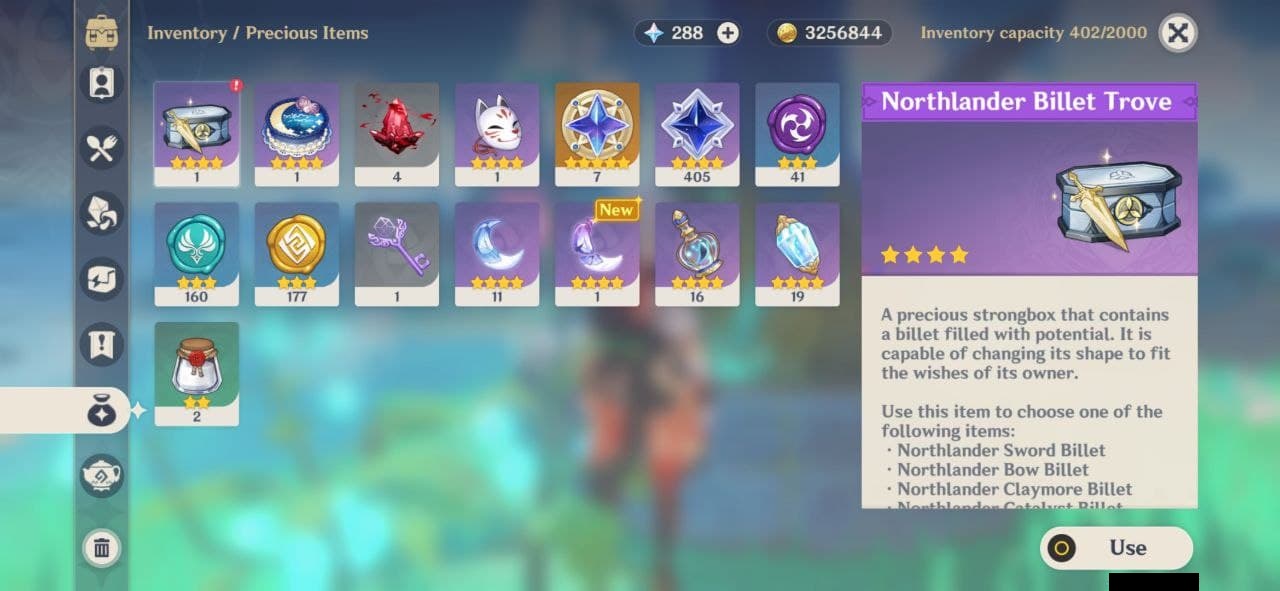Choose the crescent moon item with 11 count
The height and width of the screenshot is (591, 1280).
497,253
